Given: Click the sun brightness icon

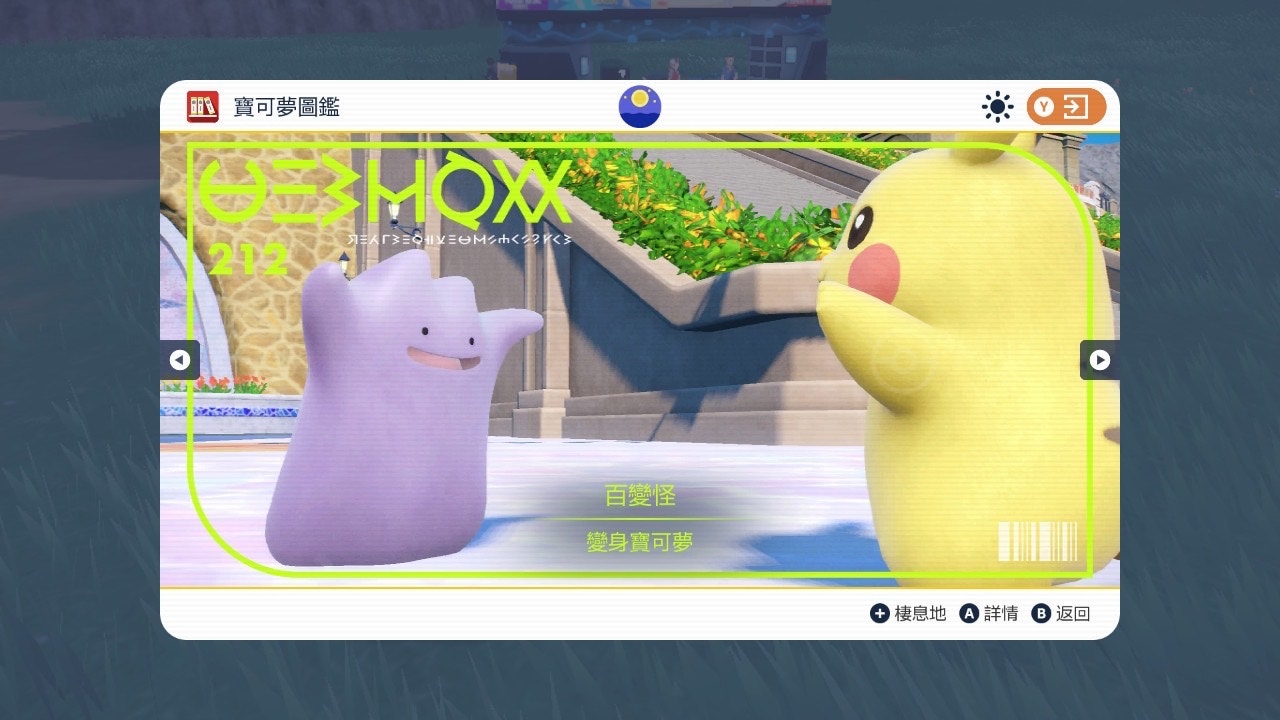Looking at the screenshot, I should click(x=997, y=106).
